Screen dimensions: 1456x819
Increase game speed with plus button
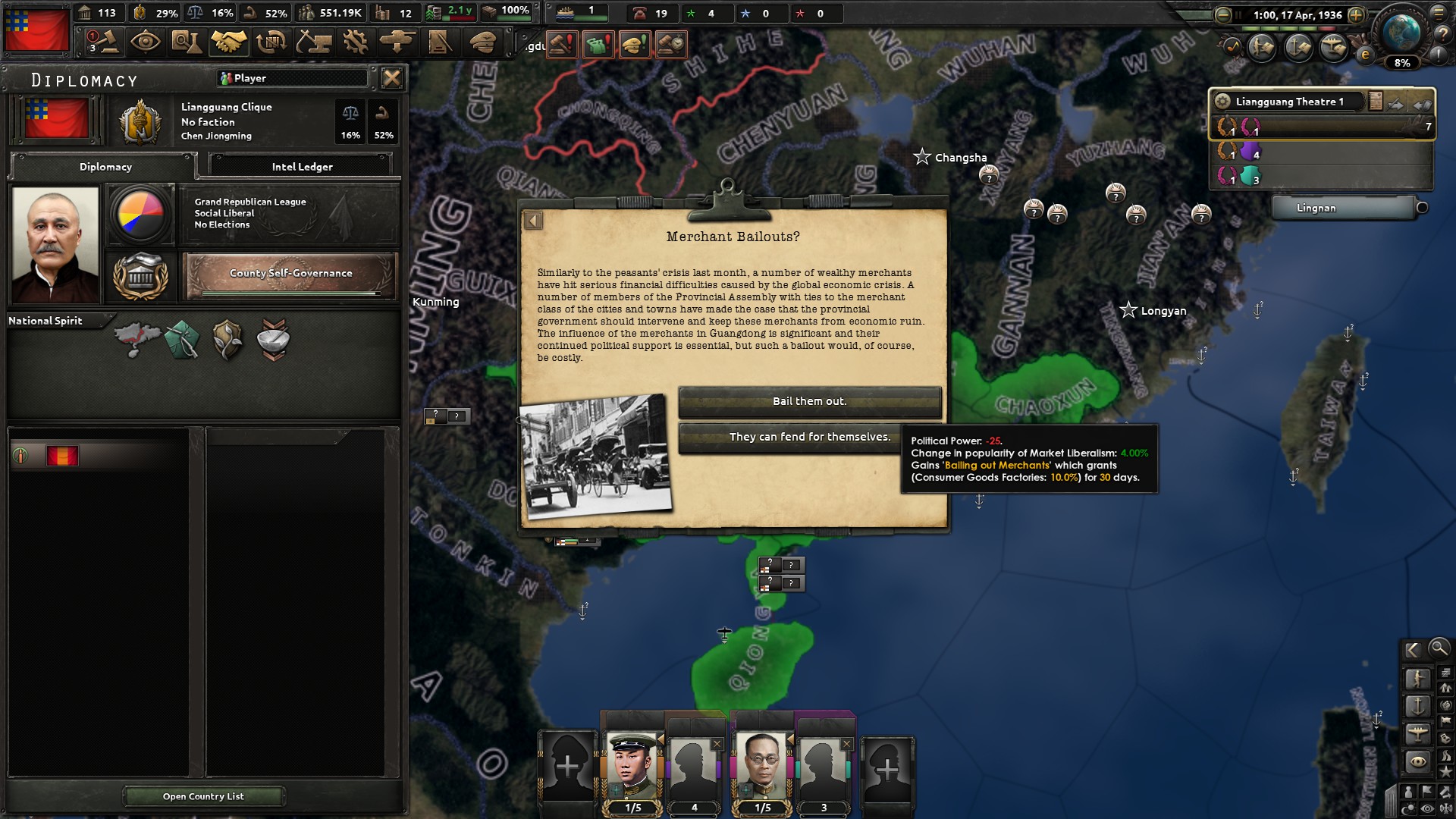1356,14
